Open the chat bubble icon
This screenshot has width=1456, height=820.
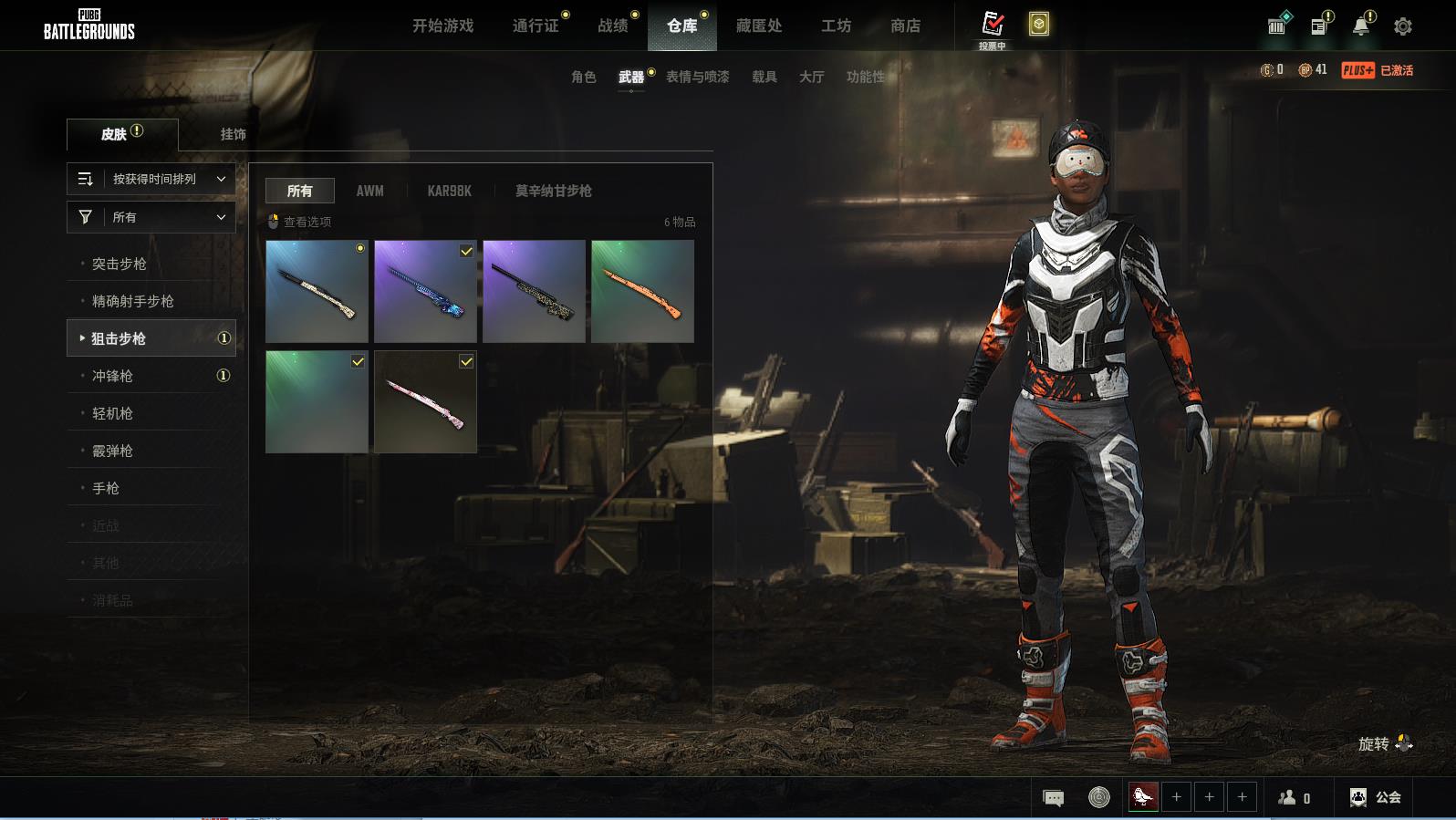click(x=1053, y=798)
